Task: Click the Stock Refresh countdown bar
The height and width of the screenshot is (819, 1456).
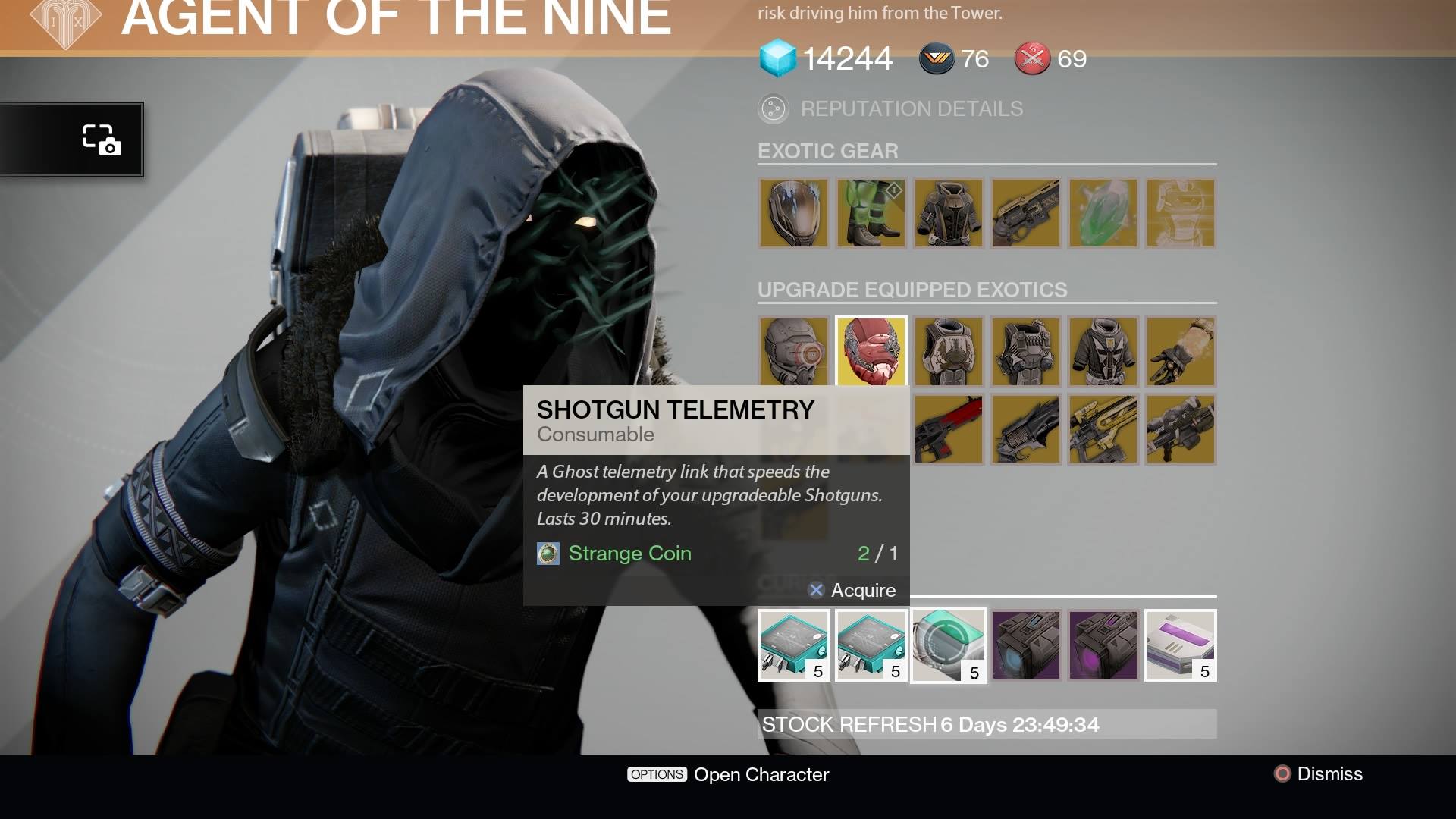Action: pos(986,724)
